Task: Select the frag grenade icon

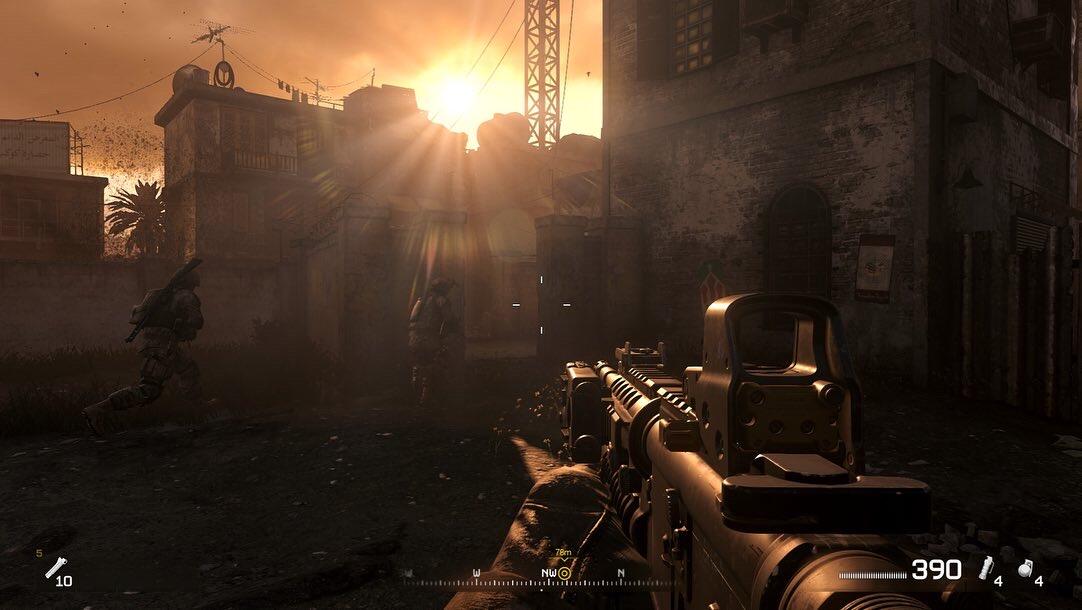Action: click(1024, 568)
